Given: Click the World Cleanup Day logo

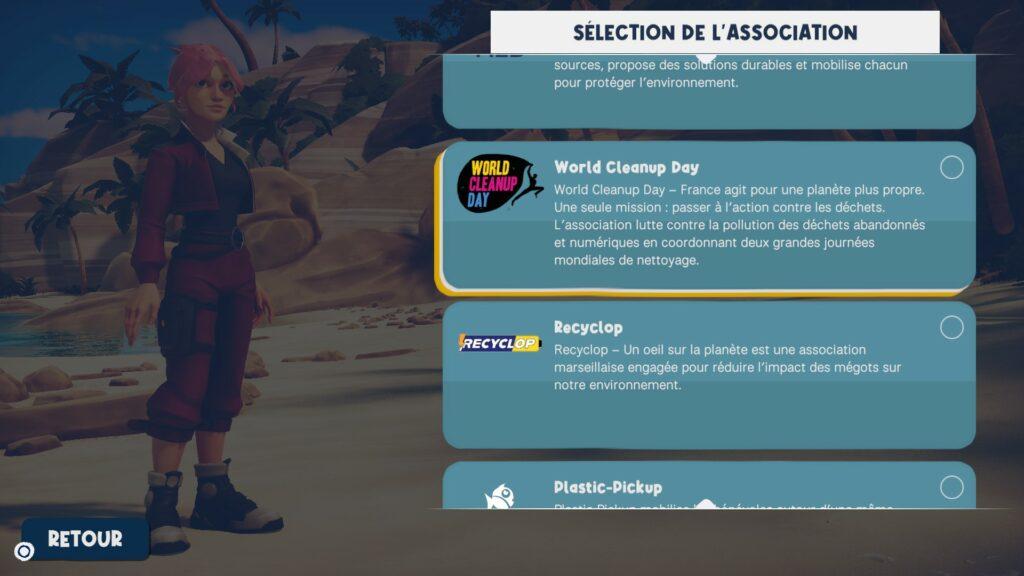Looking at the screenshot, I should 496,183.
